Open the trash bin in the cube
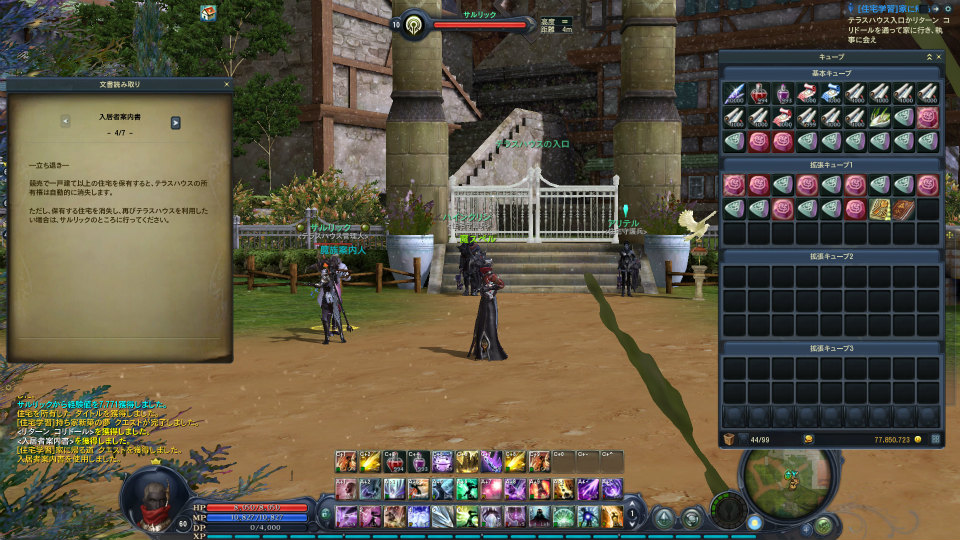The height and width of the screenshot is (540, 960). coord(730,439)
